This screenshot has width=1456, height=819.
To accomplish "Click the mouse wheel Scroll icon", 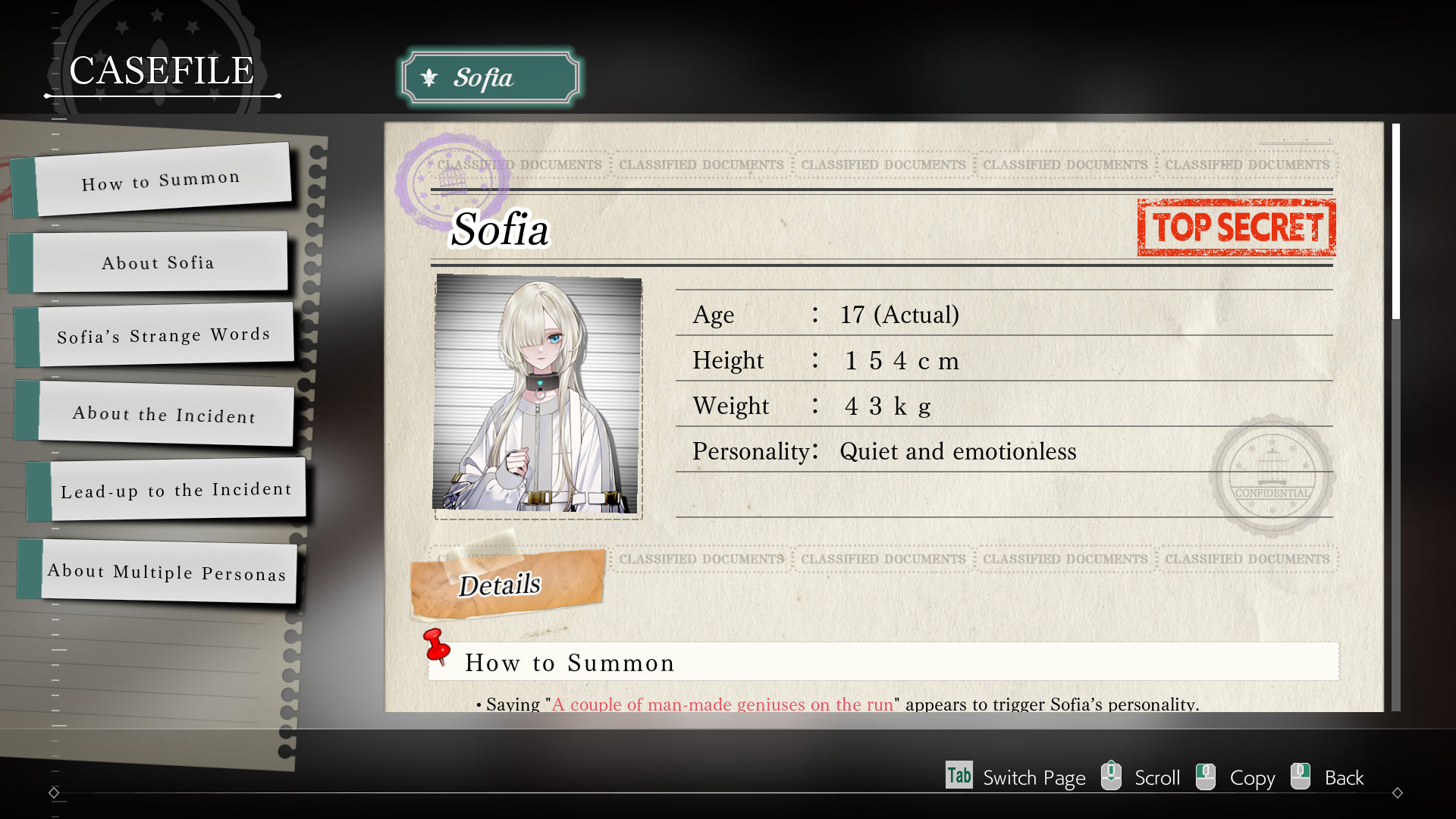I will [x=1112, y=776].
